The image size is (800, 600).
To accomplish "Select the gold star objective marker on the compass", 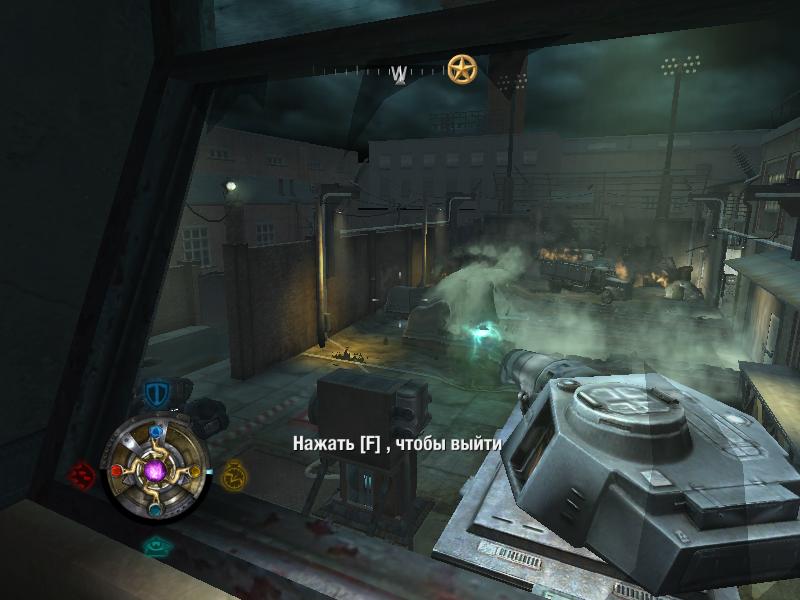I will coord(461,70).
